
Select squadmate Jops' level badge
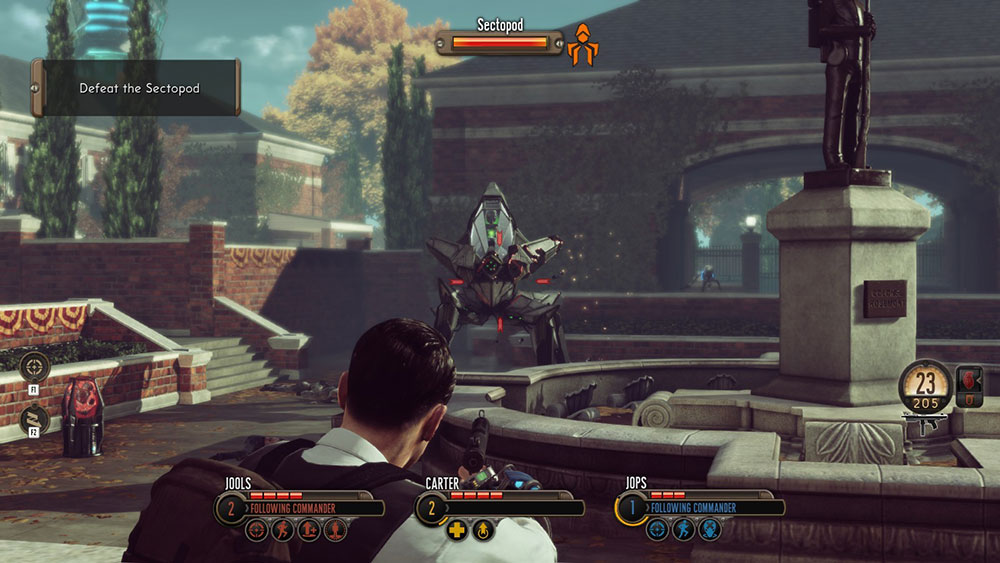coord(631,508)
